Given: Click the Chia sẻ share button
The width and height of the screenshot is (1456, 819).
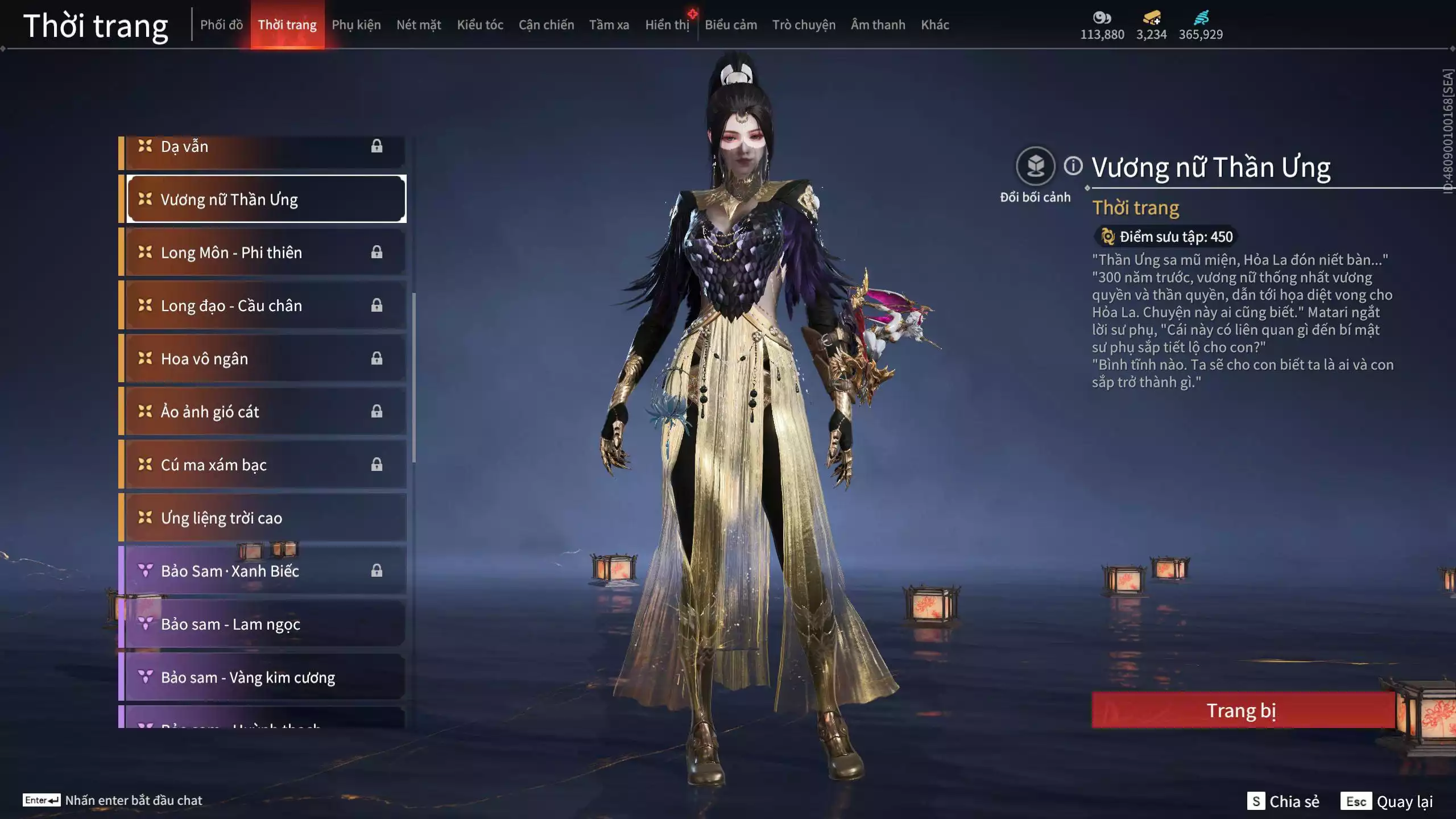Looking at the screenshot, I should 1284,801.
